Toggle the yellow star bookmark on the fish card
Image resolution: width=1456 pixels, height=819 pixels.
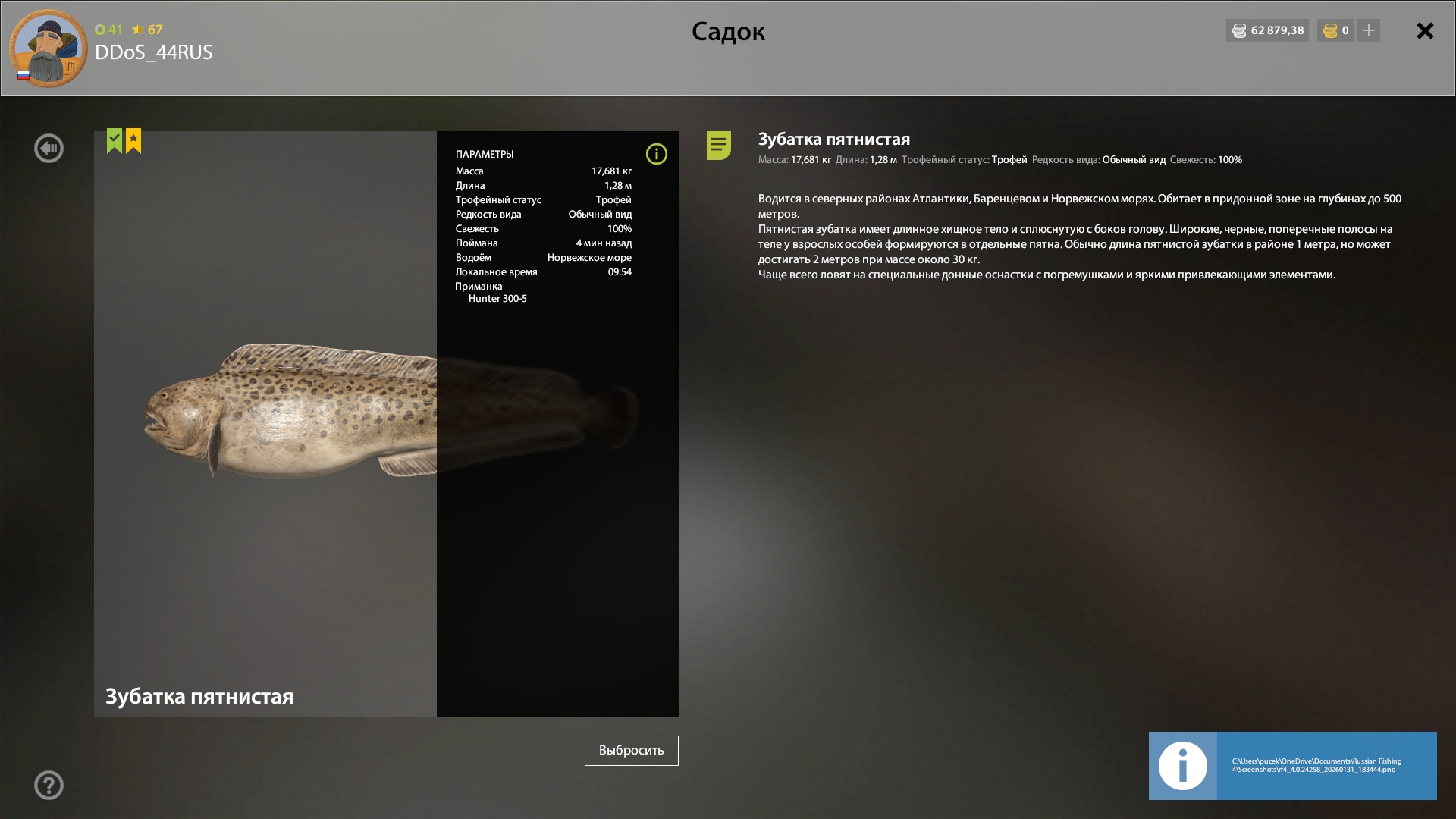click(x=133, y=140)
